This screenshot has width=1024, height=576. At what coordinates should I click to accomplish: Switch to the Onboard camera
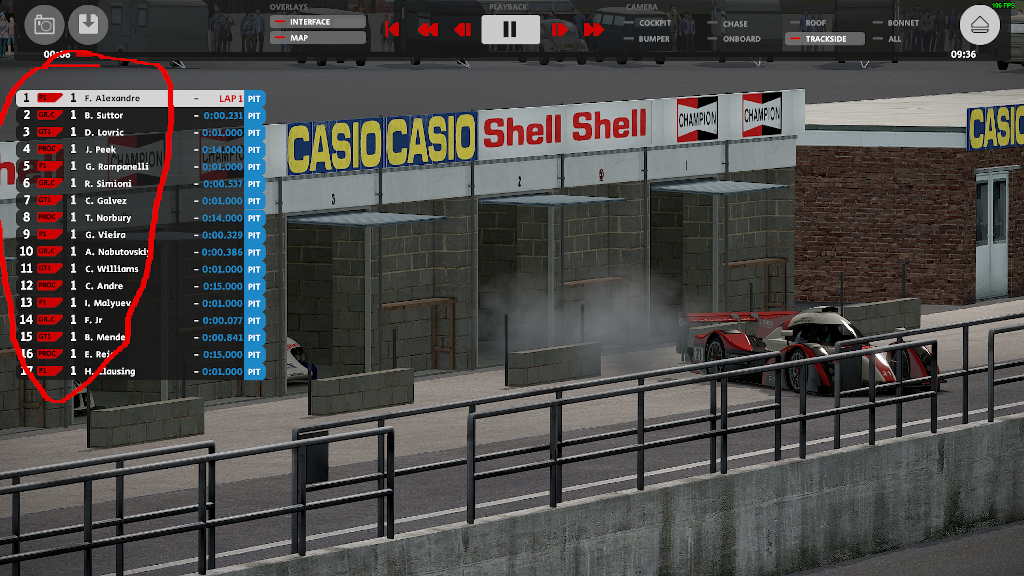pos(741,39)
